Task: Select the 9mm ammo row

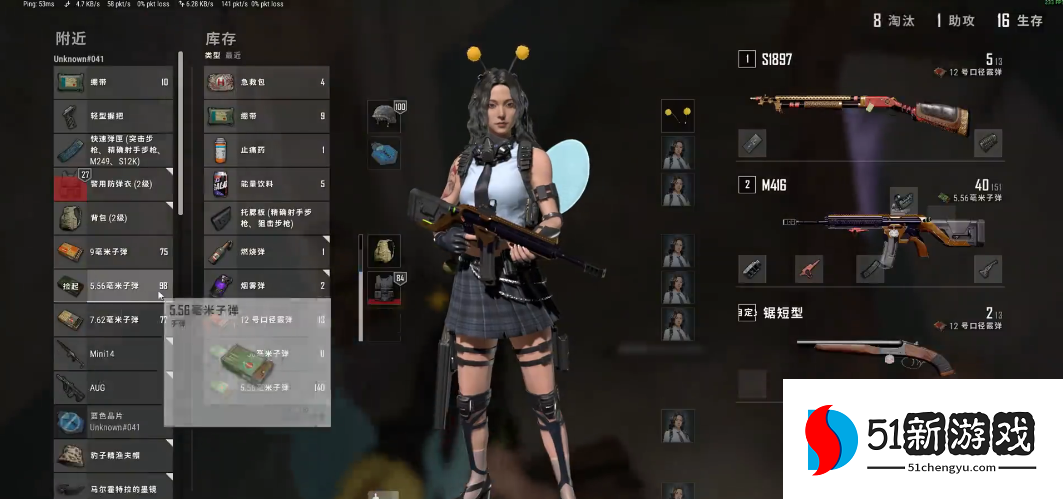Action: (x=112, y=252)
